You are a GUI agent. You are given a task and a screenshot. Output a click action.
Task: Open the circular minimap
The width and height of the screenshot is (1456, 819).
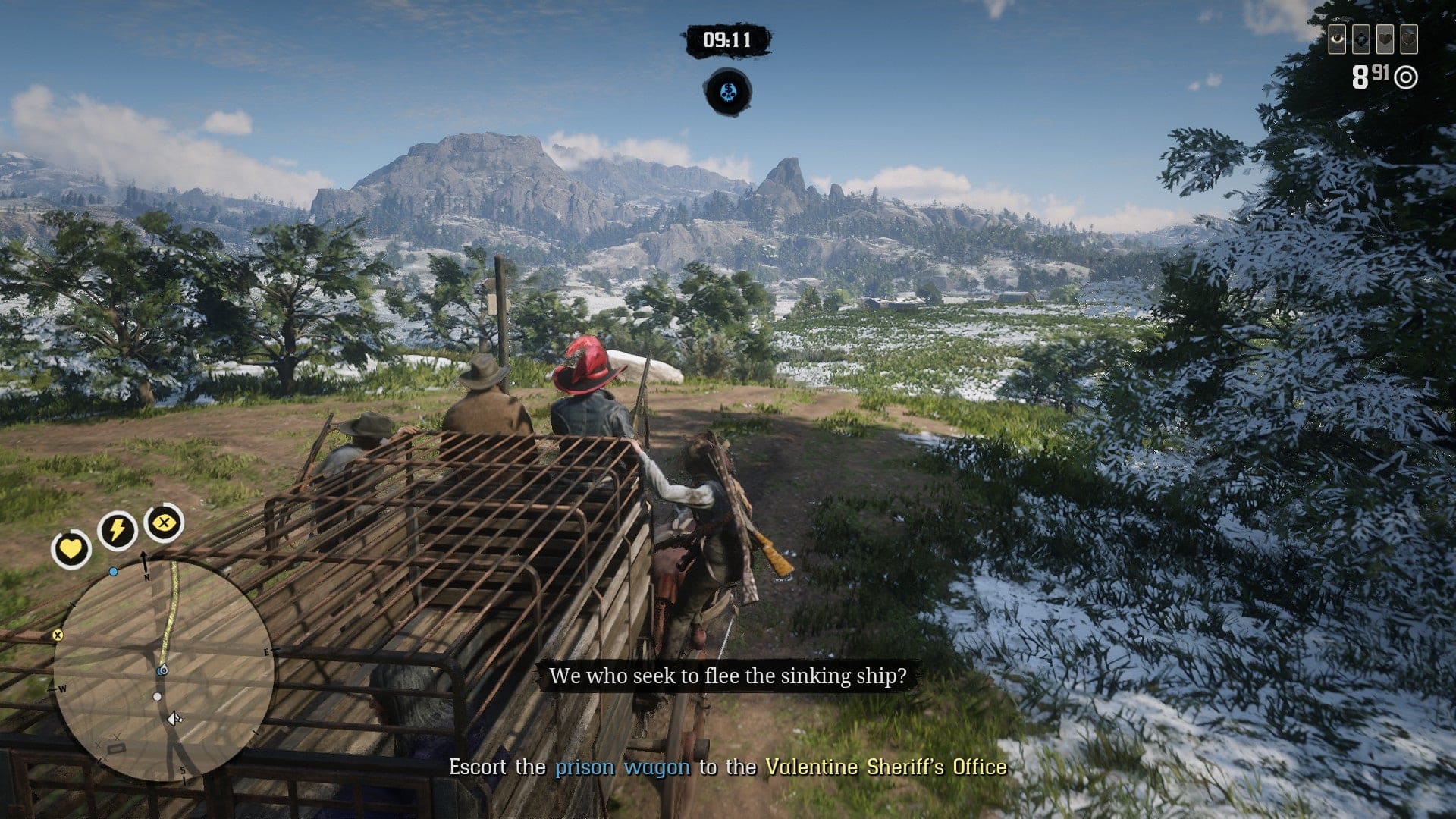click(x=163, y=671)
